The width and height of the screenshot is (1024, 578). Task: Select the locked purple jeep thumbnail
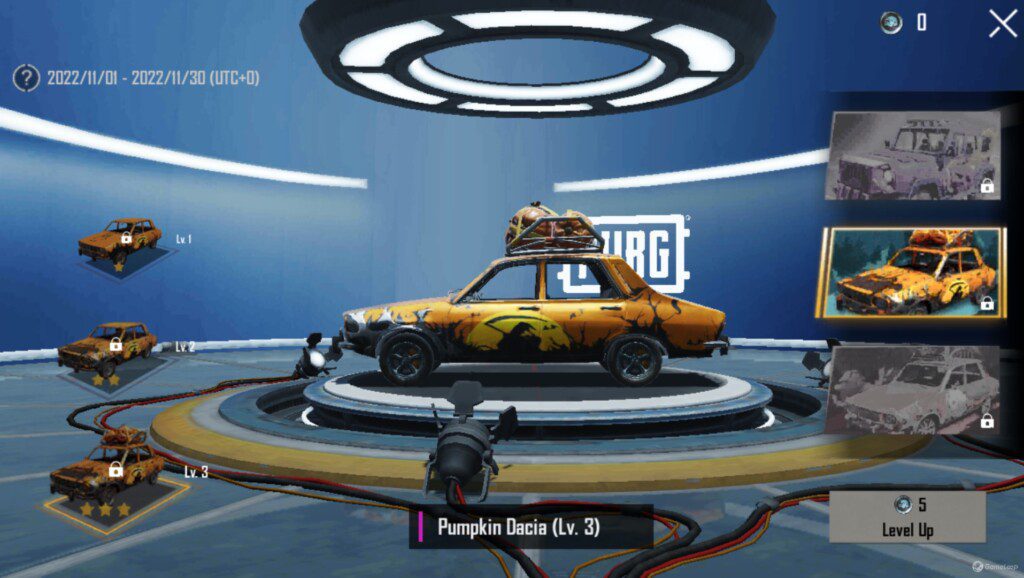coord(911,155)
